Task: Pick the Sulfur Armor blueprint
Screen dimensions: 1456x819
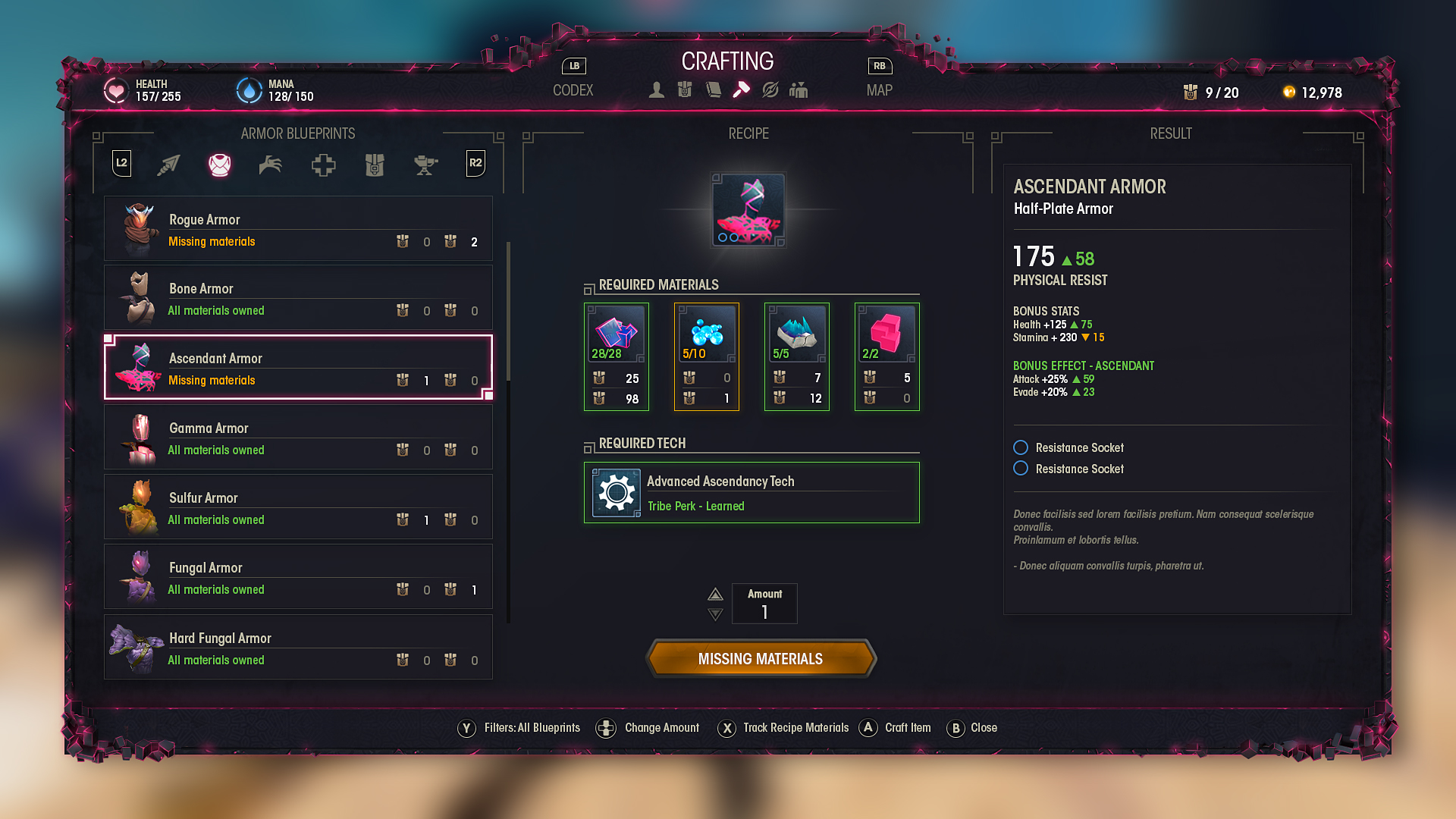Action: [x=298, y=507]
